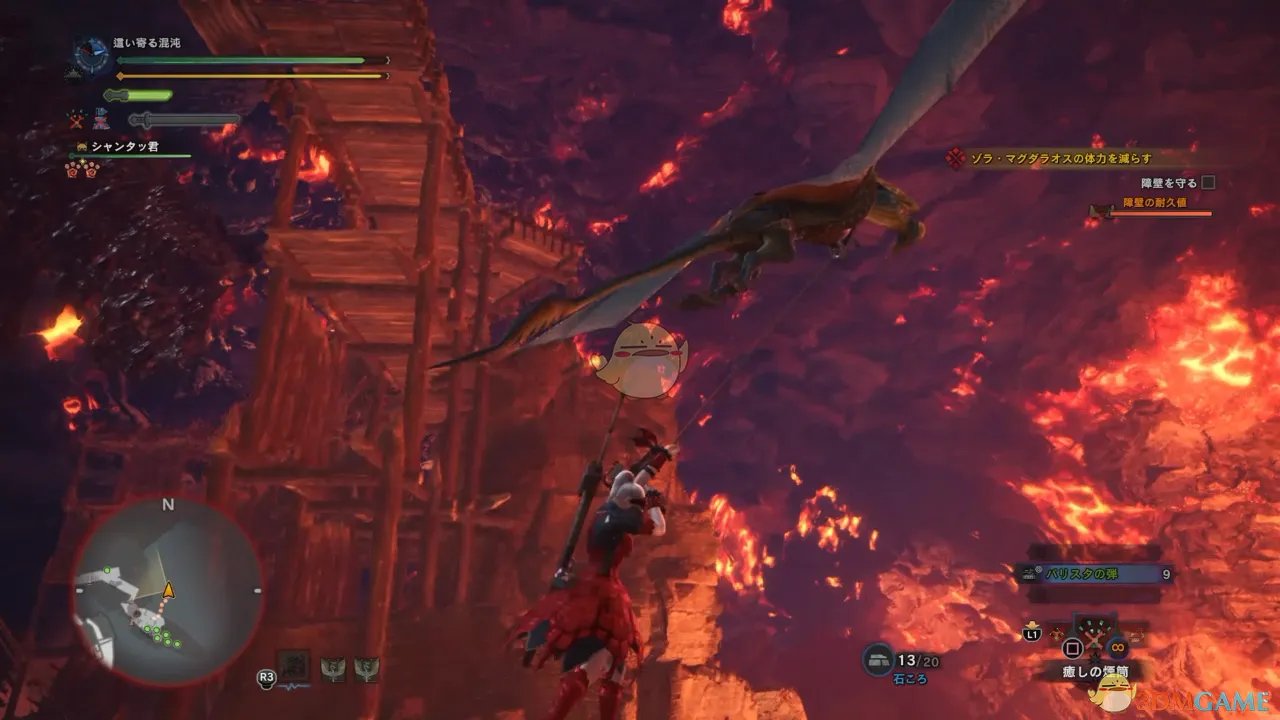
Task: Click the quest timer clock icon
Action: [92, 56]
